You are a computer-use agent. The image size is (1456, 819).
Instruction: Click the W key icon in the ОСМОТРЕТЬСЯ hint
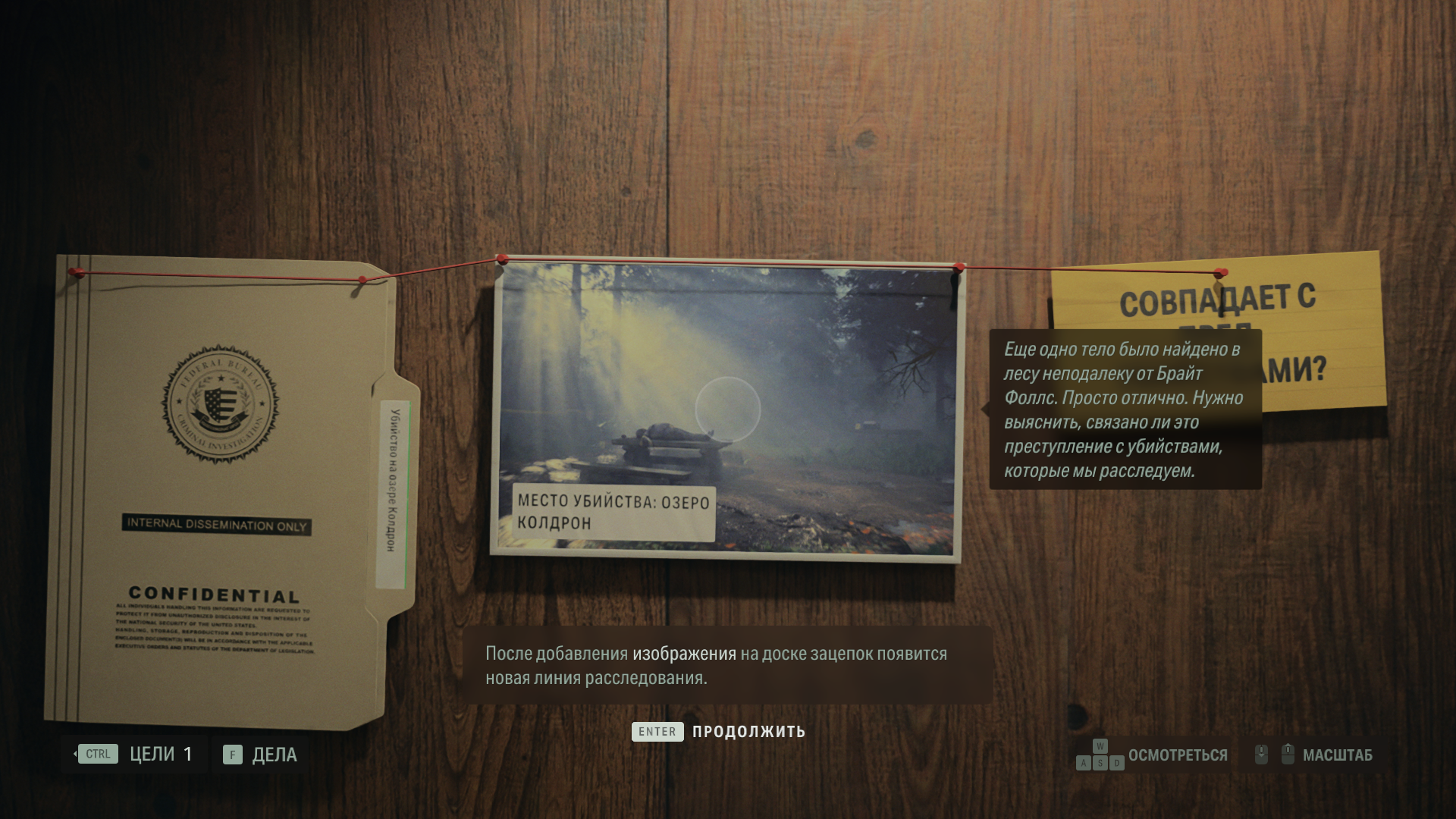click(x=1100, y=745)
